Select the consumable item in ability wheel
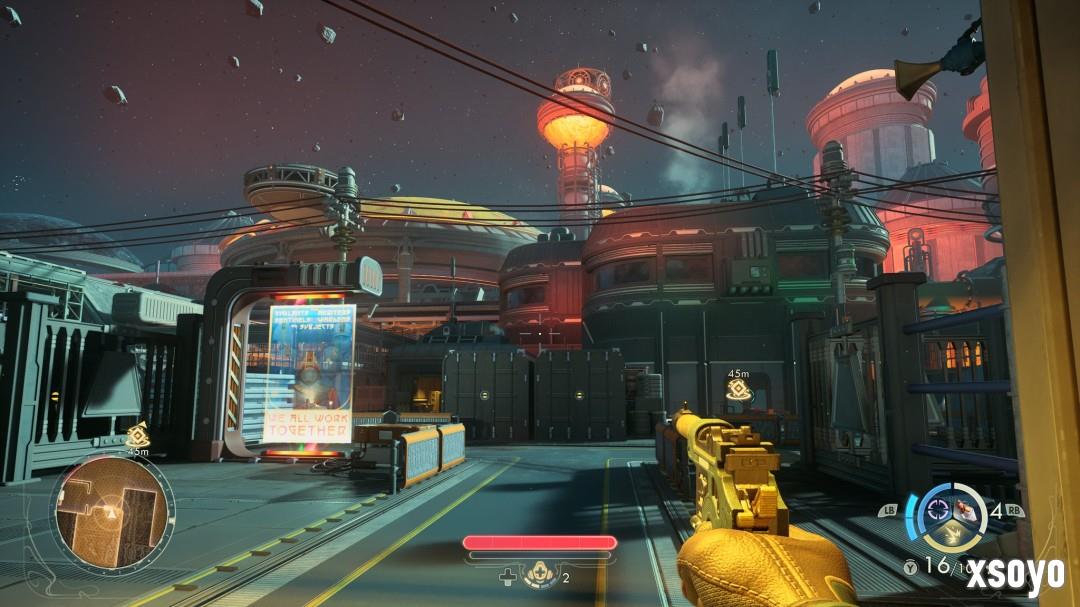Screen dimensions: 1080x607 tap(966, 509)
